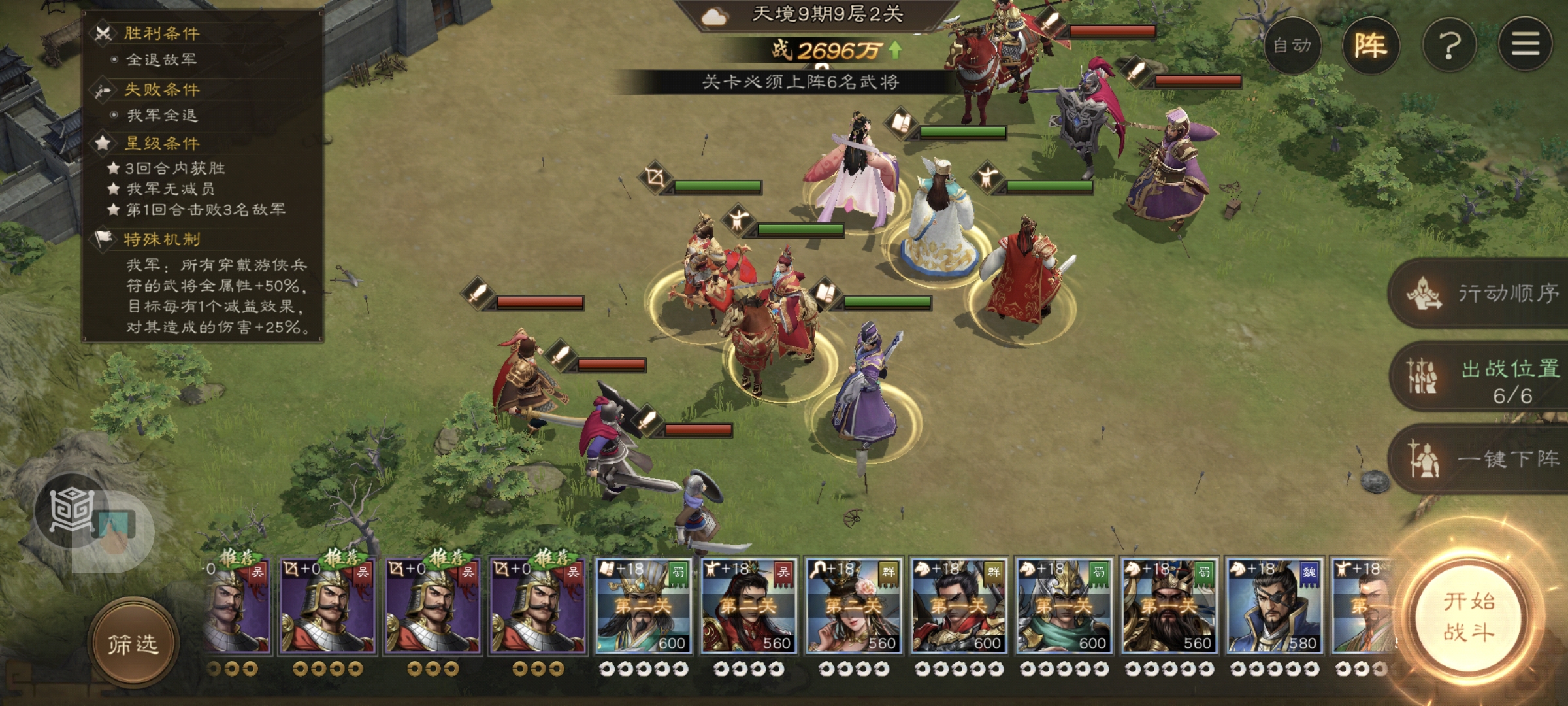Viewport: 1568px width, 706px height.
Task: Open the 筛选 hero filter
Action: pyautogui.click(x=133, y=645)
